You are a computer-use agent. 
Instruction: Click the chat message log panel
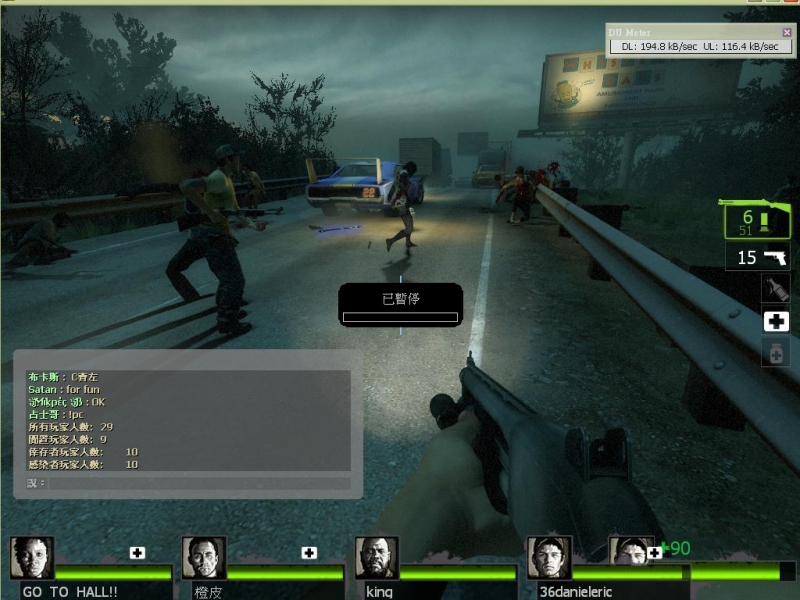tap(188, 420)
